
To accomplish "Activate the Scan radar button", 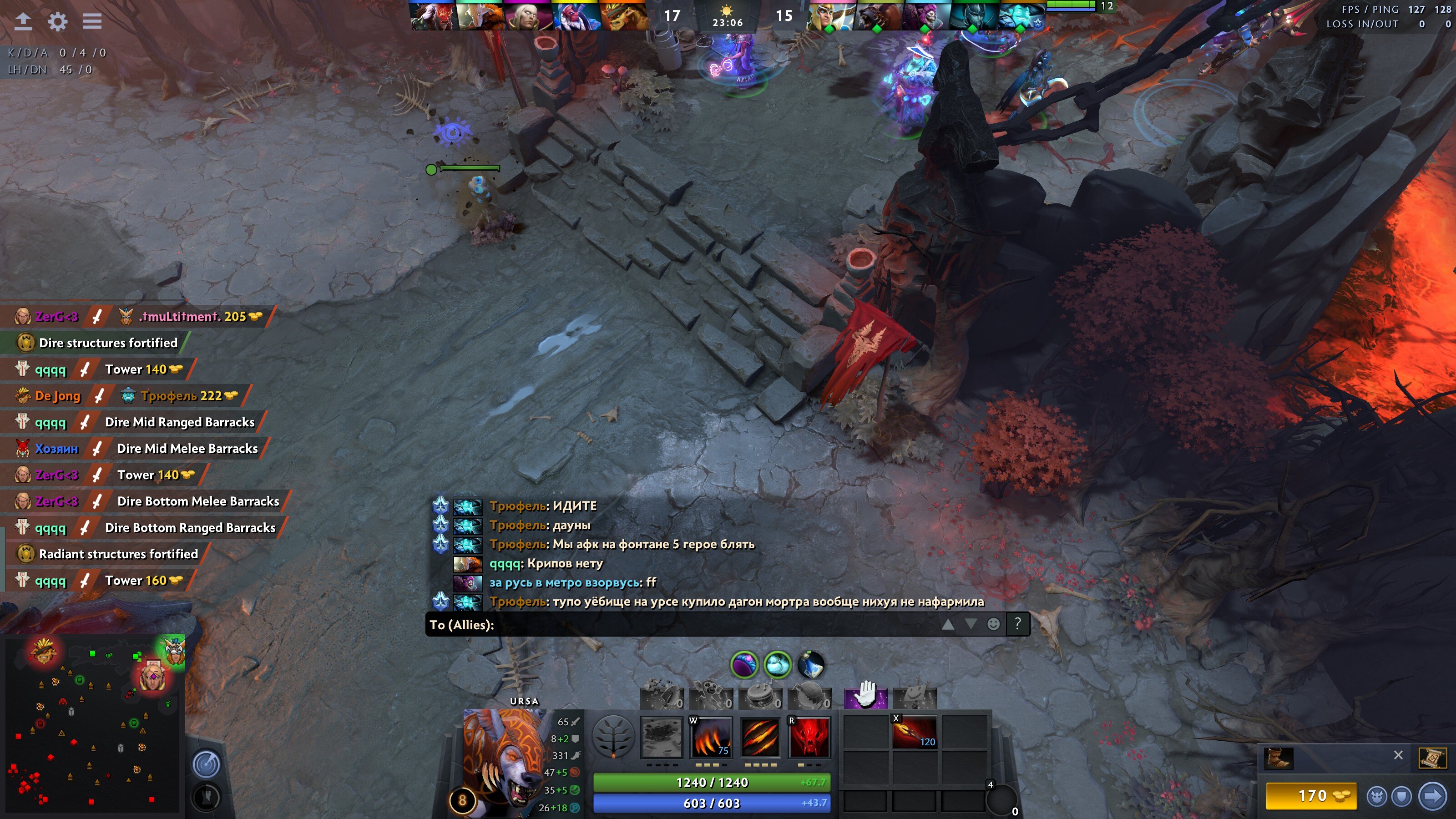I will click(206, 764).
